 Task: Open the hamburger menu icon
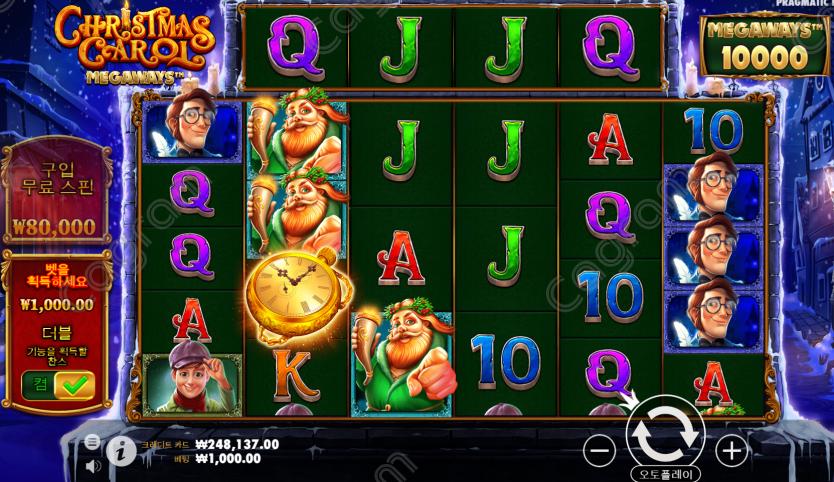click(x=92, y=441)
